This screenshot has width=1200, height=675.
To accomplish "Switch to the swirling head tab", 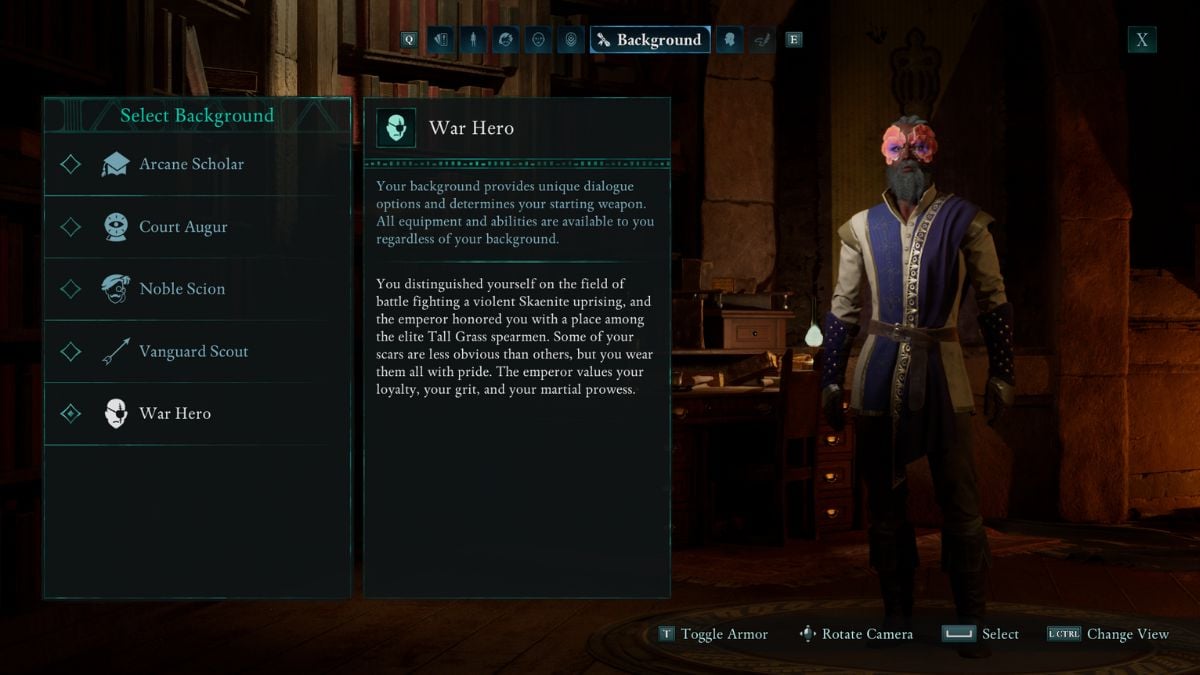I will coord(506,40).
